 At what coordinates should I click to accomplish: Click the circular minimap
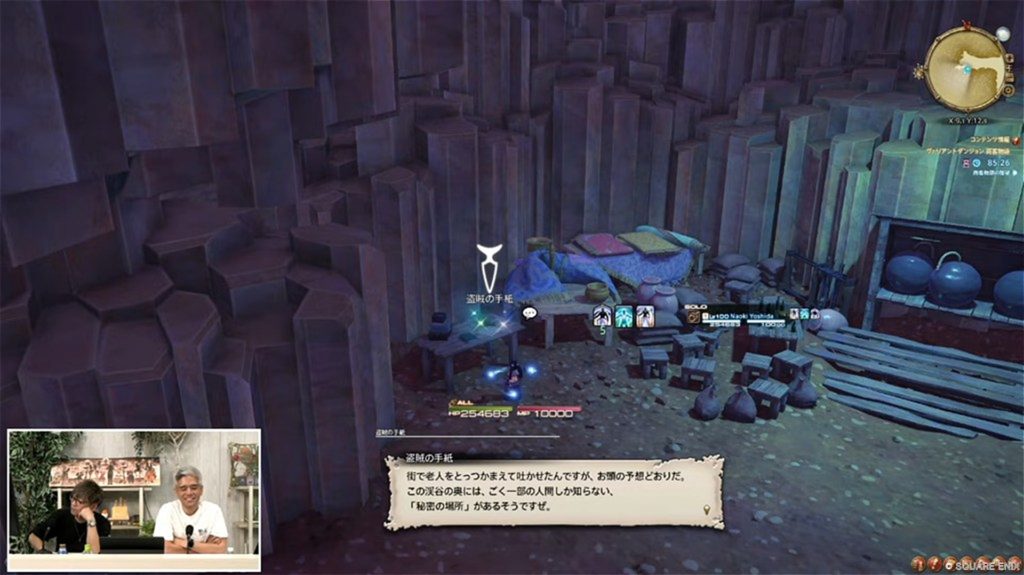tap(966, 69)
